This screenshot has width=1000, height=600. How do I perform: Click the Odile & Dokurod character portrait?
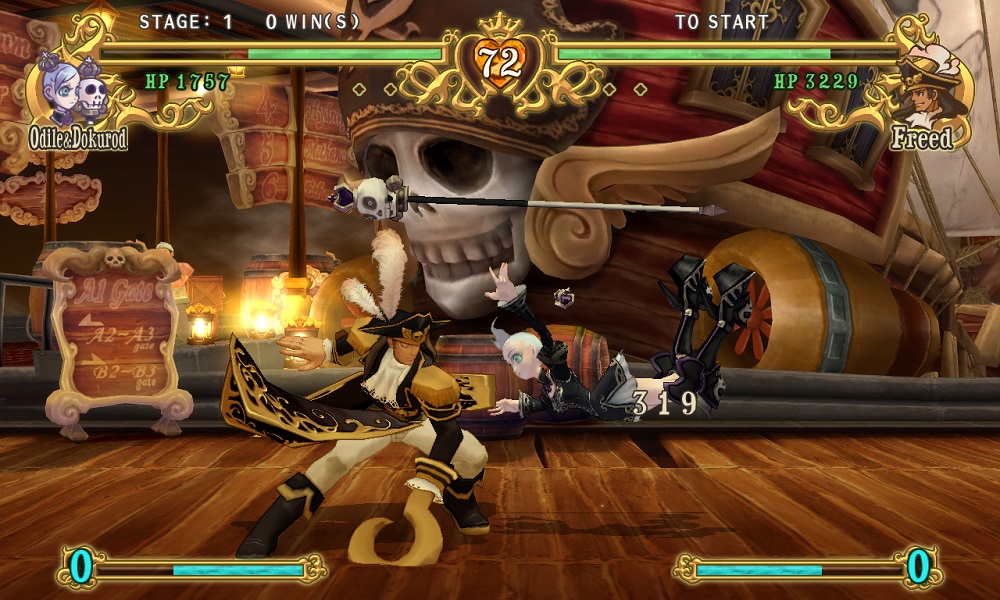74,86
